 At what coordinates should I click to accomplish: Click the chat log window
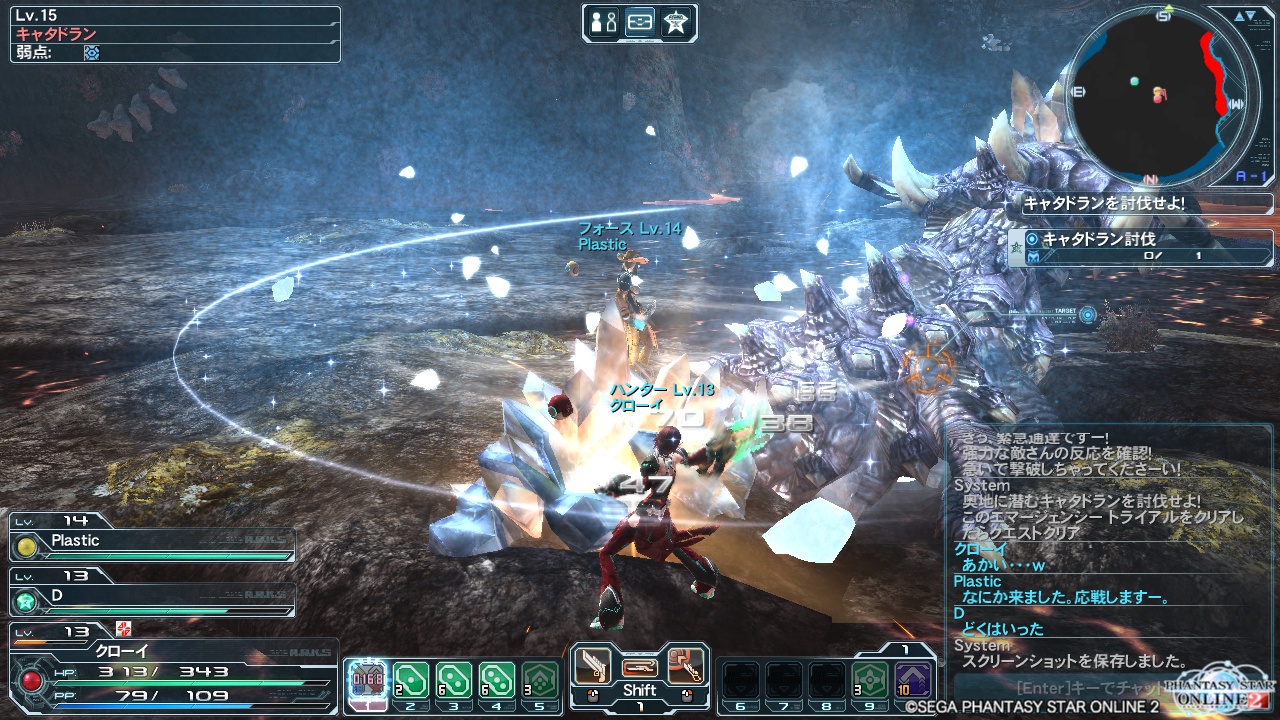pyautogui.click(x=1110, y=550)
